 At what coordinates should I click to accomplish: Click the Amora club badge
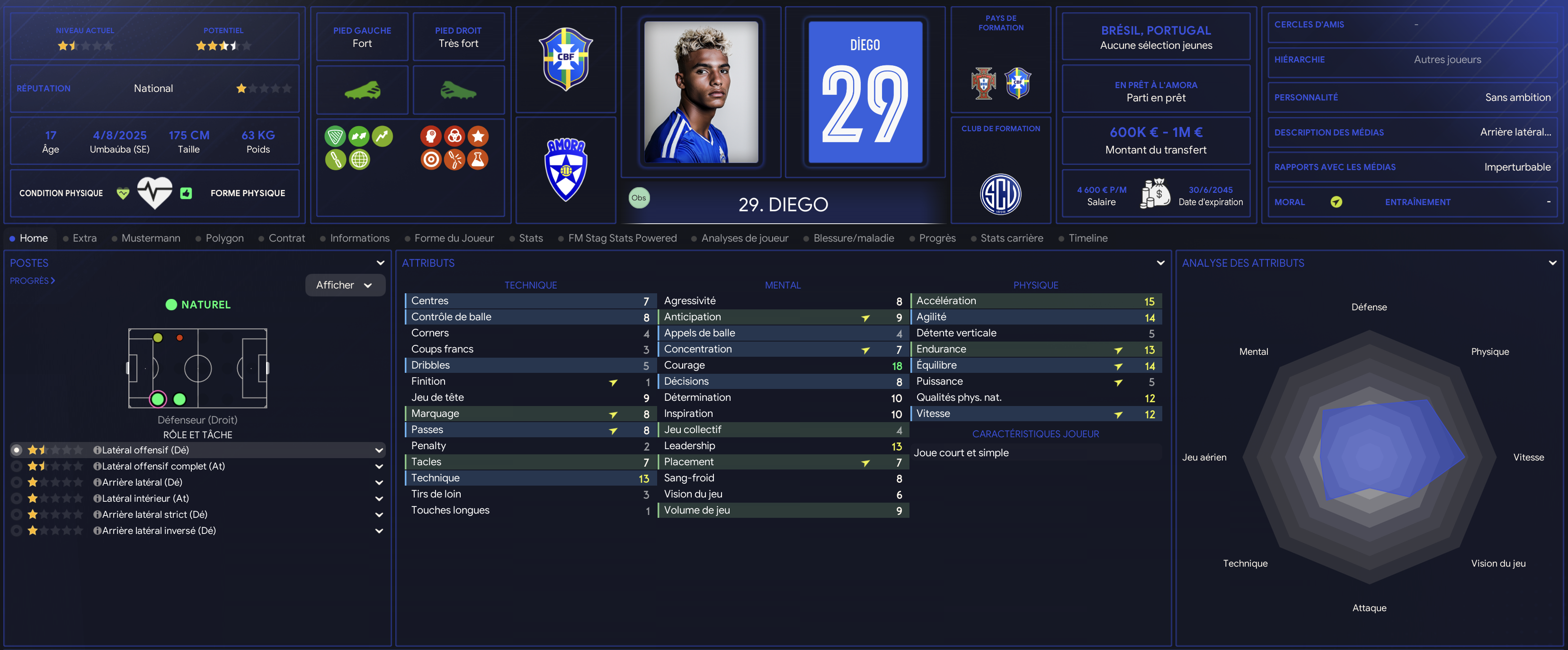(x=565, y=169)
